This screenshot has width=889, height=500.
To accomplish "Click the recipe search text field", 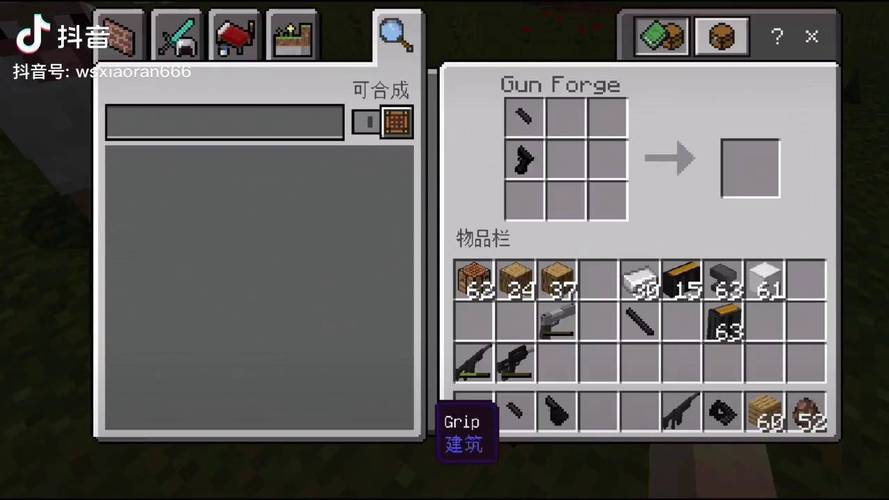I will click(x=224, y=122).
